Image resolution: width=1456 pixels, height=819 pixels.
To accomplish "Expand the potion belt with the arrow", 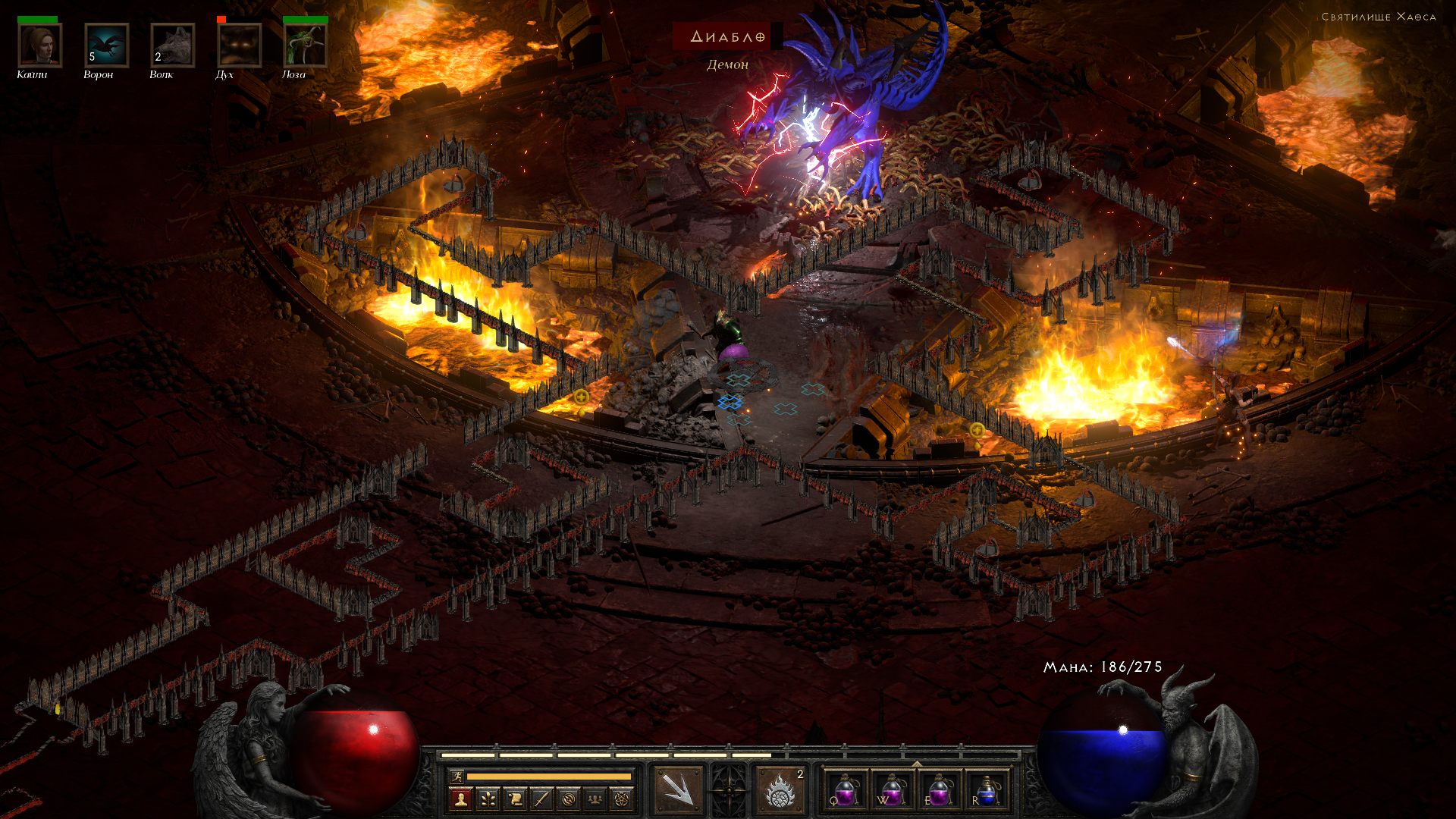I will click(x=916, y=764).
